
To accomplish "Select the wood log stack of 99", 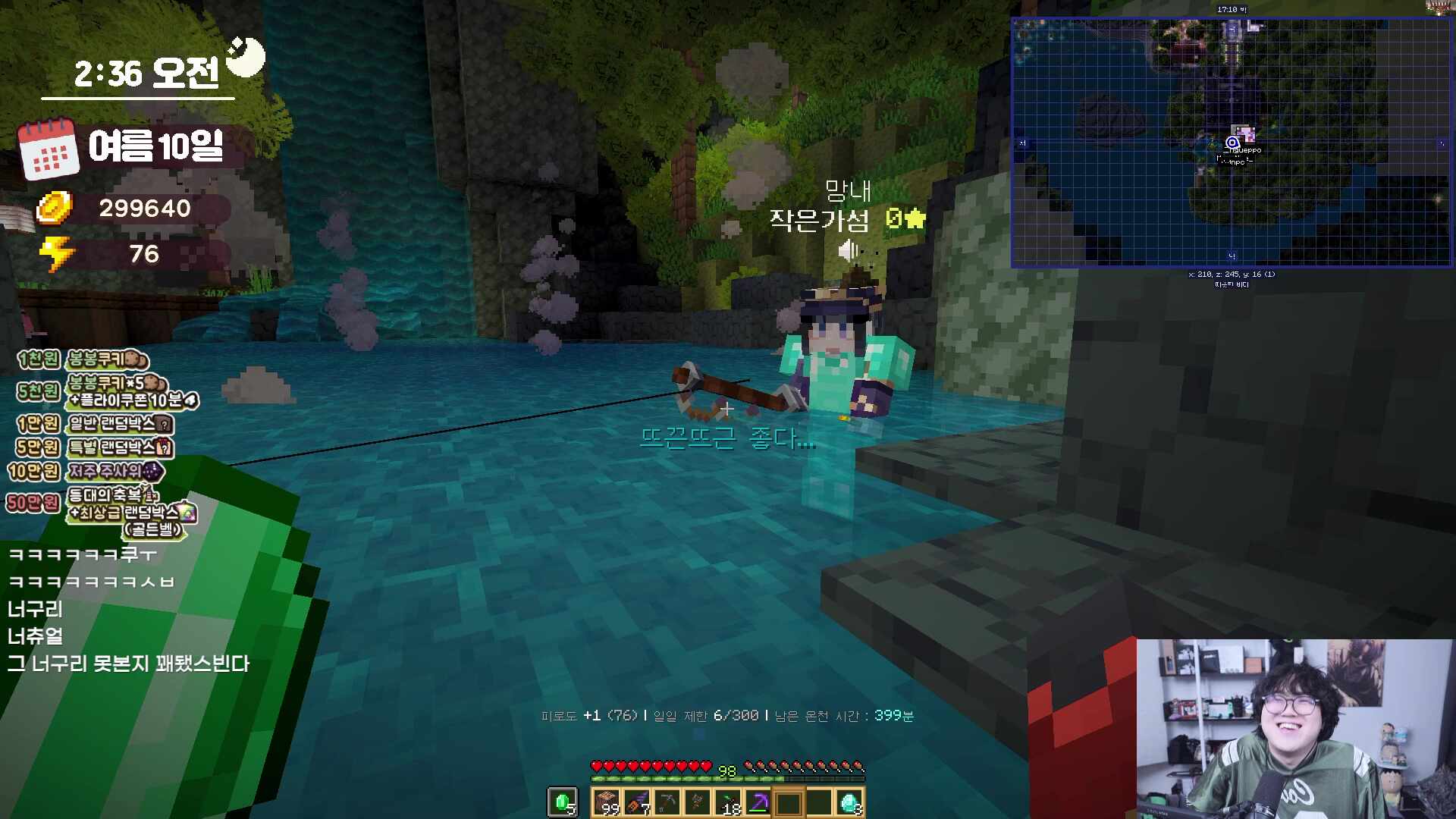I will pyautogui.click(x=607, y=802).
